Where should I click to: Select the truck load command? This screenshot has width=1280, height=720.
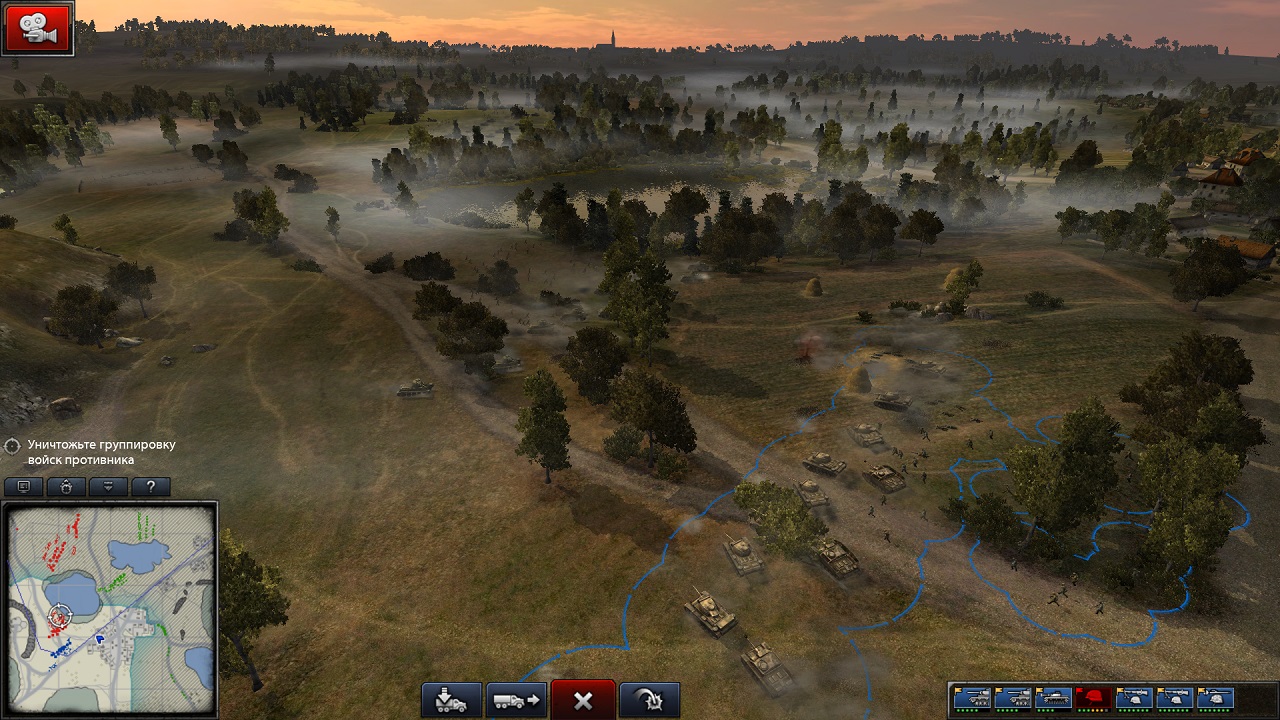[x=451, y=700]
